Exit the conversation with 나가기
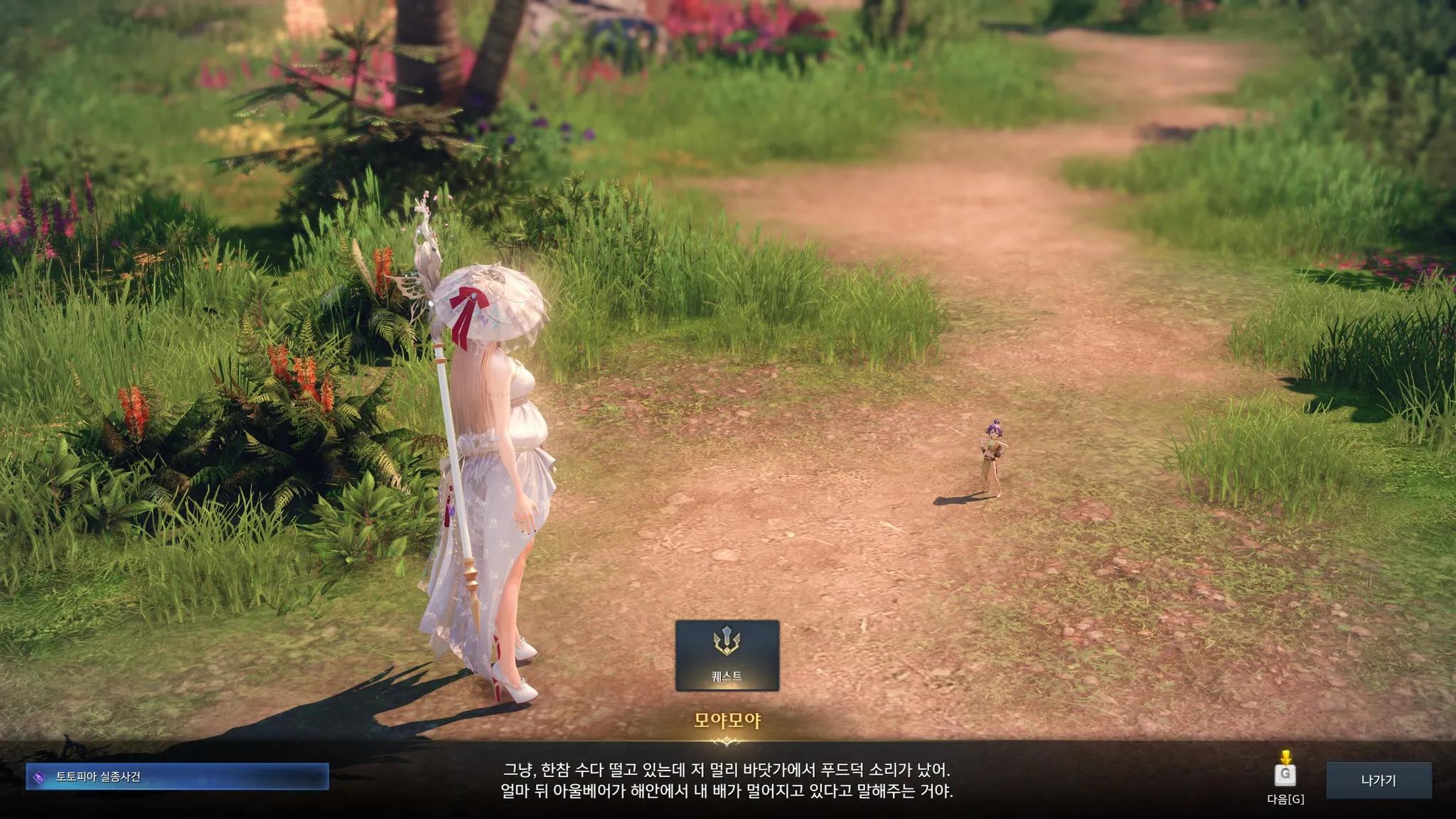This screenshot has height=819, width=1456. click(x=1379, y=780)
